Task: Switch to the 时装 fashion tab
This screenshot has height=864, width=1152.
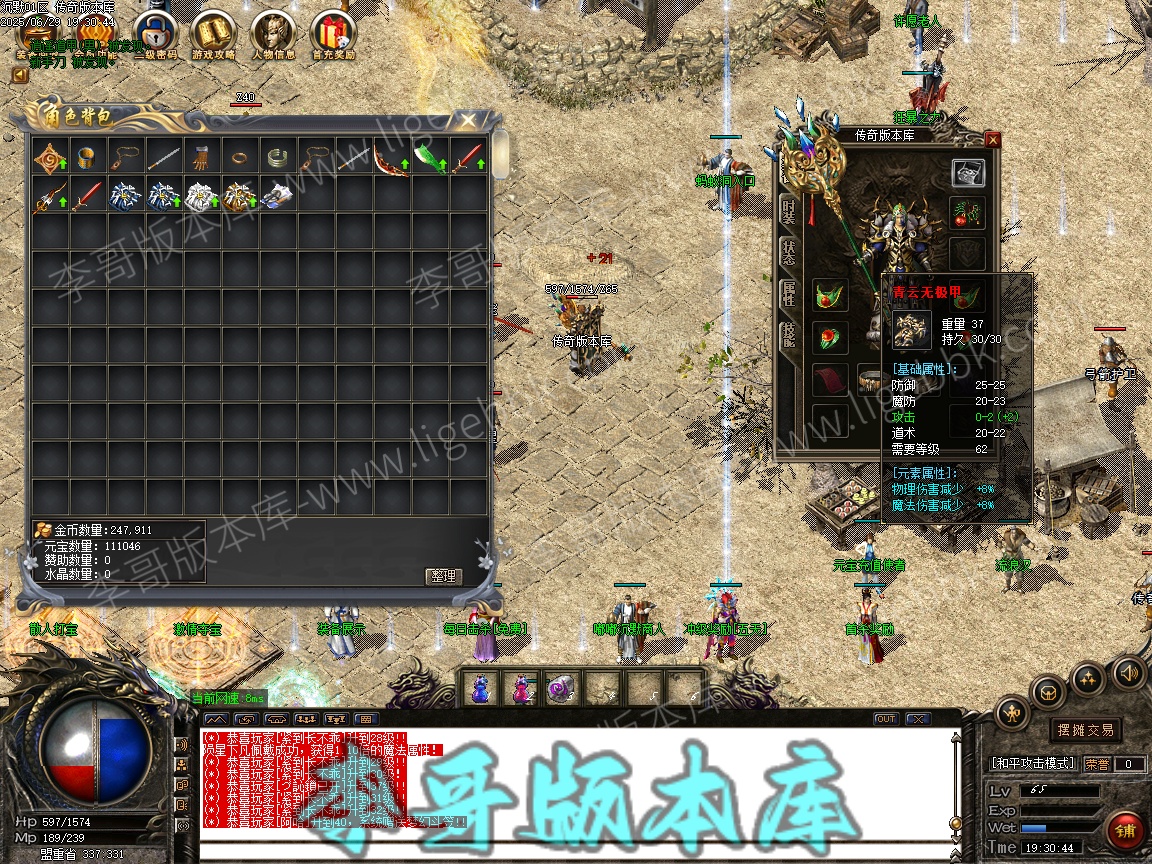Action: (788, 212)
